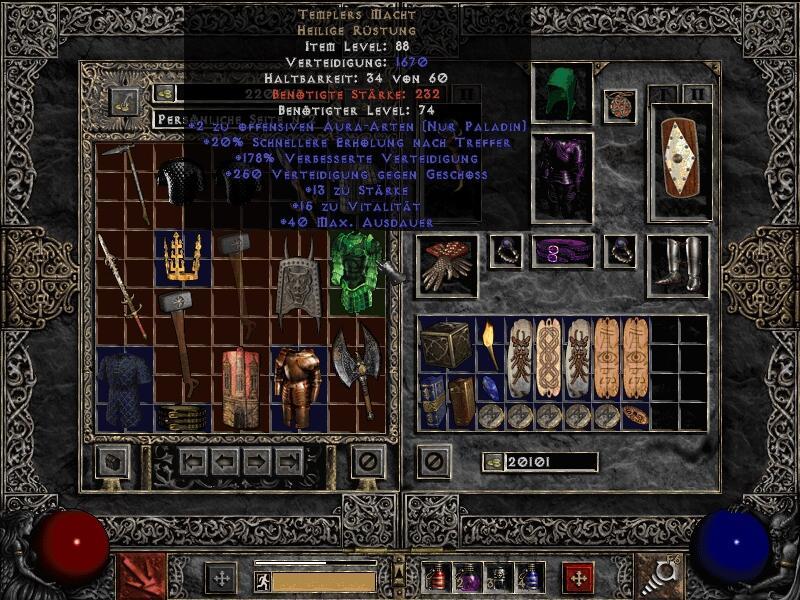
Task: Close the stash with the cancel button
Action: pos(369,461)
